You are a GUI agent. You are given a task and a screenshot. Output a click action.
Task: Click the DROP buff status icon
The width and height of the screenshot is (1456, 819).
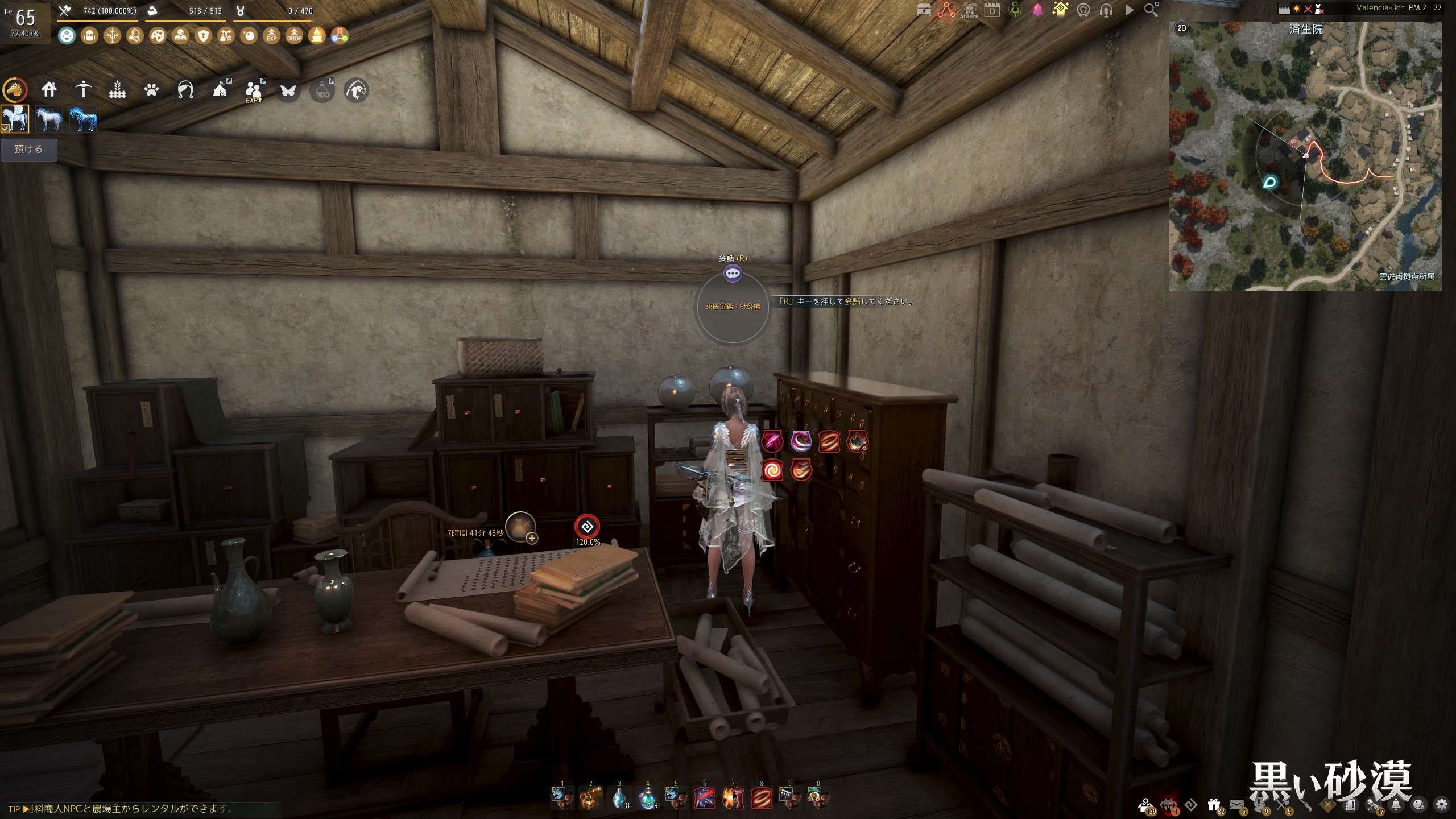coord(294,36)
